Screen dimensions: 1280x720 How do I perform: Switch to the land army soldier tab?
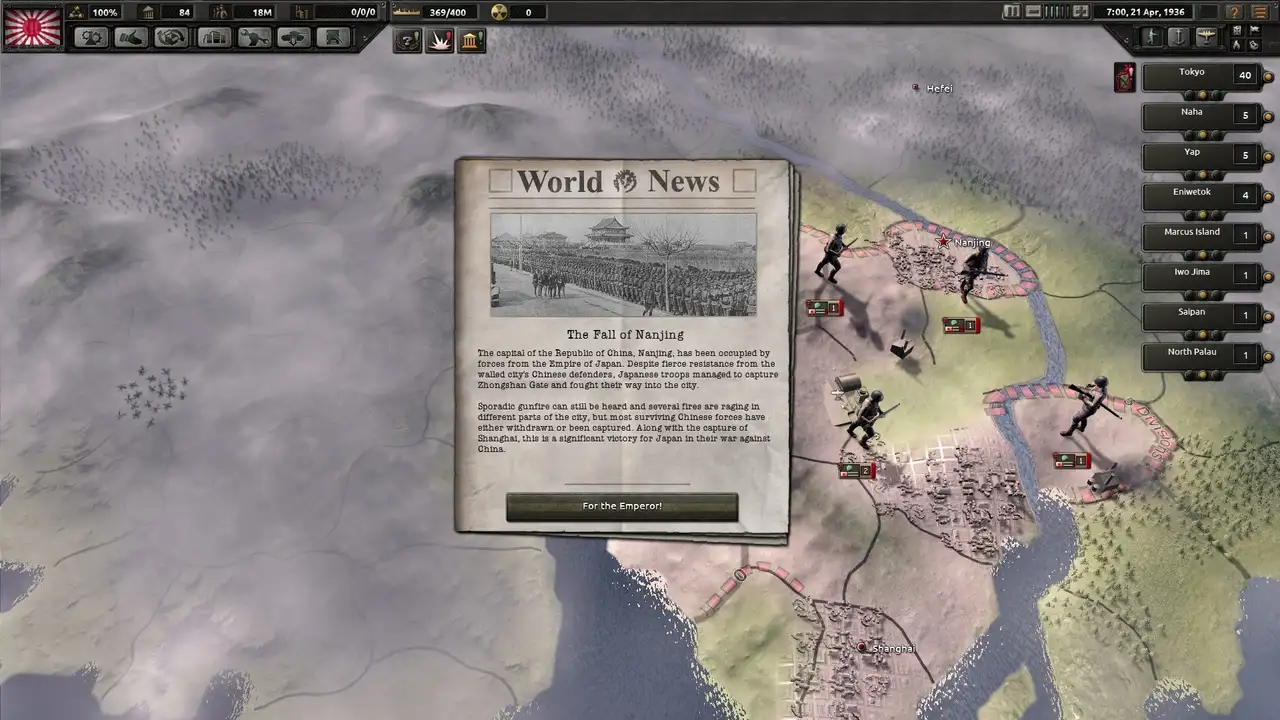1152,37
